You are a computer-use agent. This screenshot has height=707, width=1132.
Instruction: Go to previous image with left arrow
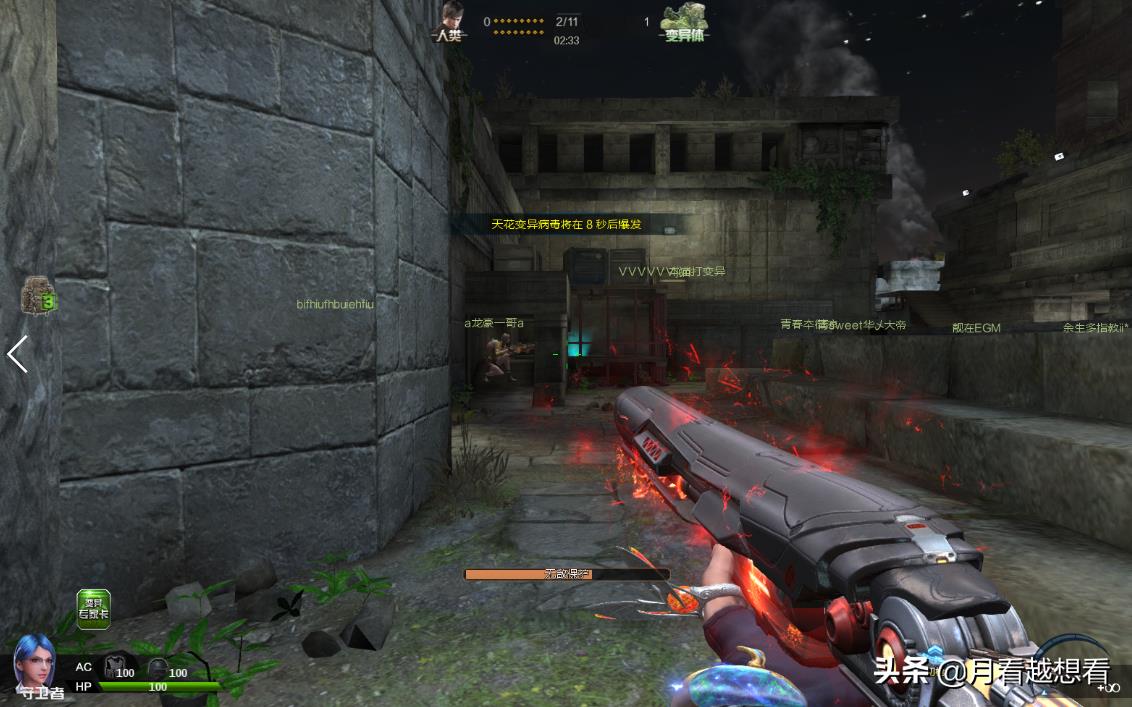[x=17, y=354]
